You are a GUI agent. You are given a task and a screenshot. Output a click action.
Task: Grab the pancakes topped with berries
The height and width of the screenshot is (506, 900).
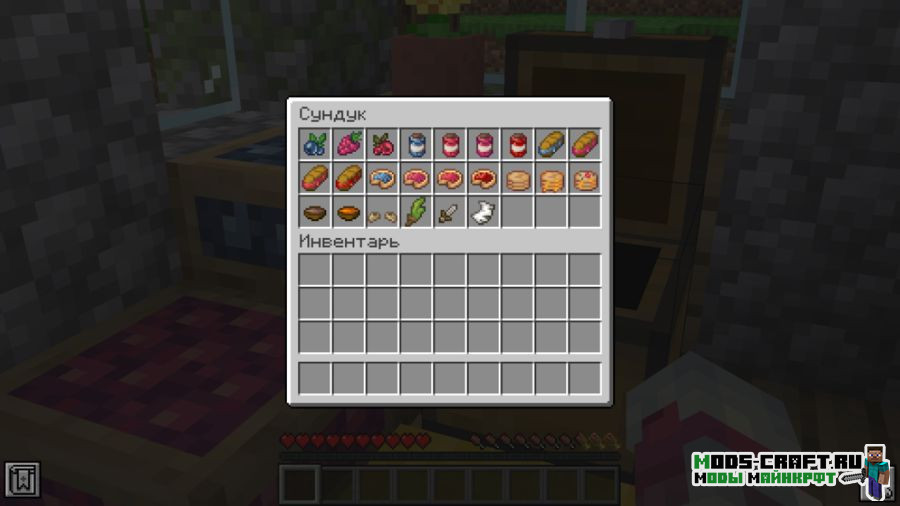[x=585, y=178]
